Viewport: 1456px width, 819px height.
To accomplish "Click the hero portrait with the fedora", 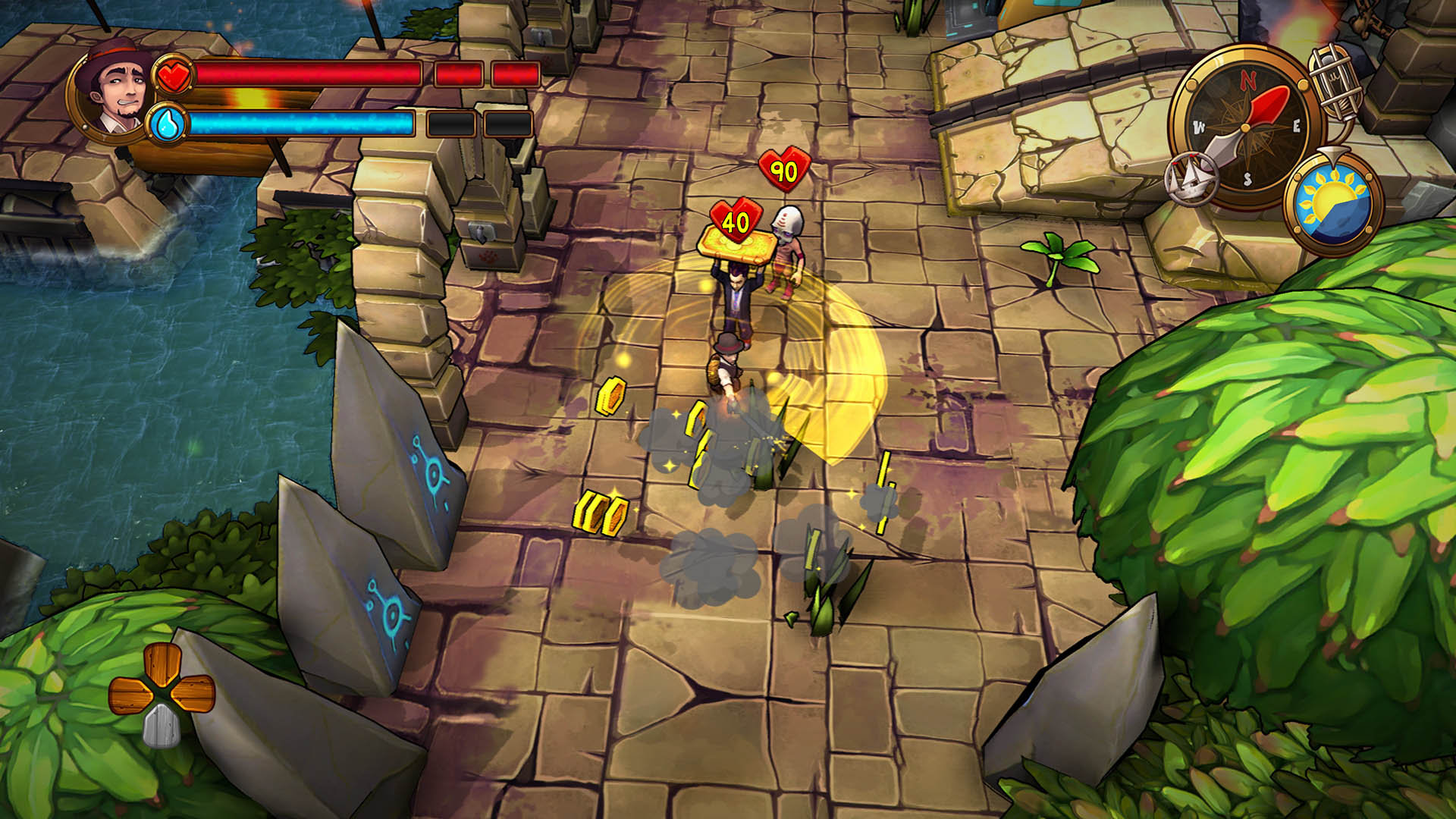I will click(x=112, y=89).
